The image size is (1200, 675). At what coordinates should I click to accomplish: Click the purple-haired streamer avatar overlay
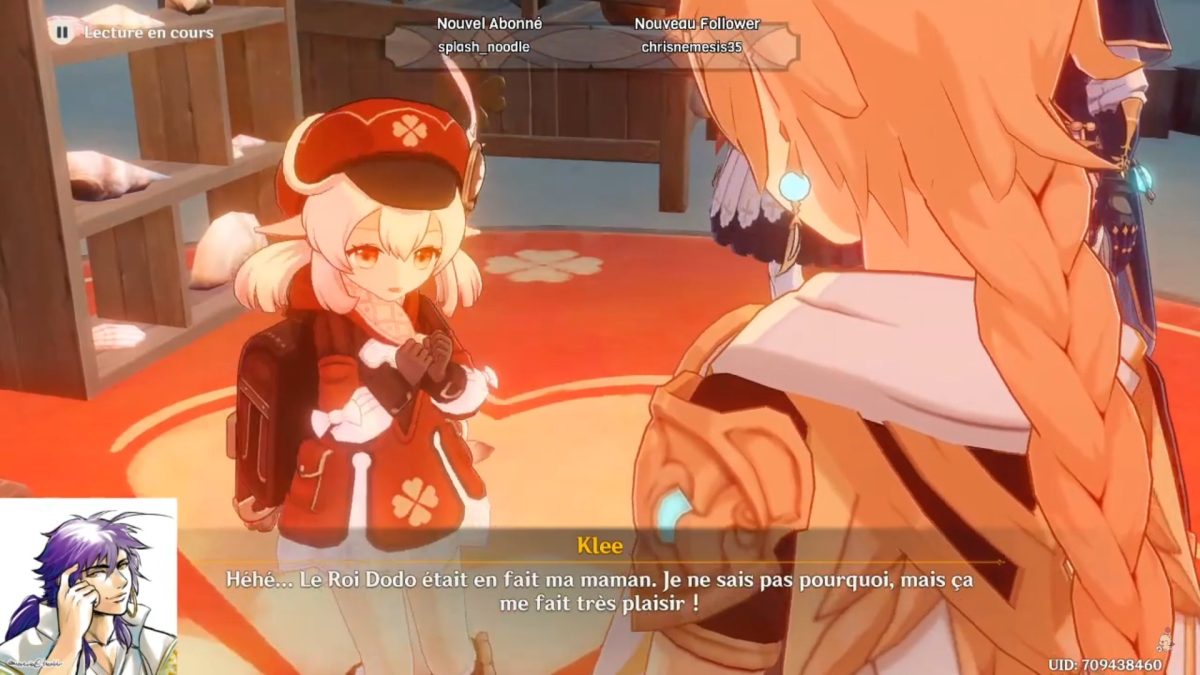(88, 587)
